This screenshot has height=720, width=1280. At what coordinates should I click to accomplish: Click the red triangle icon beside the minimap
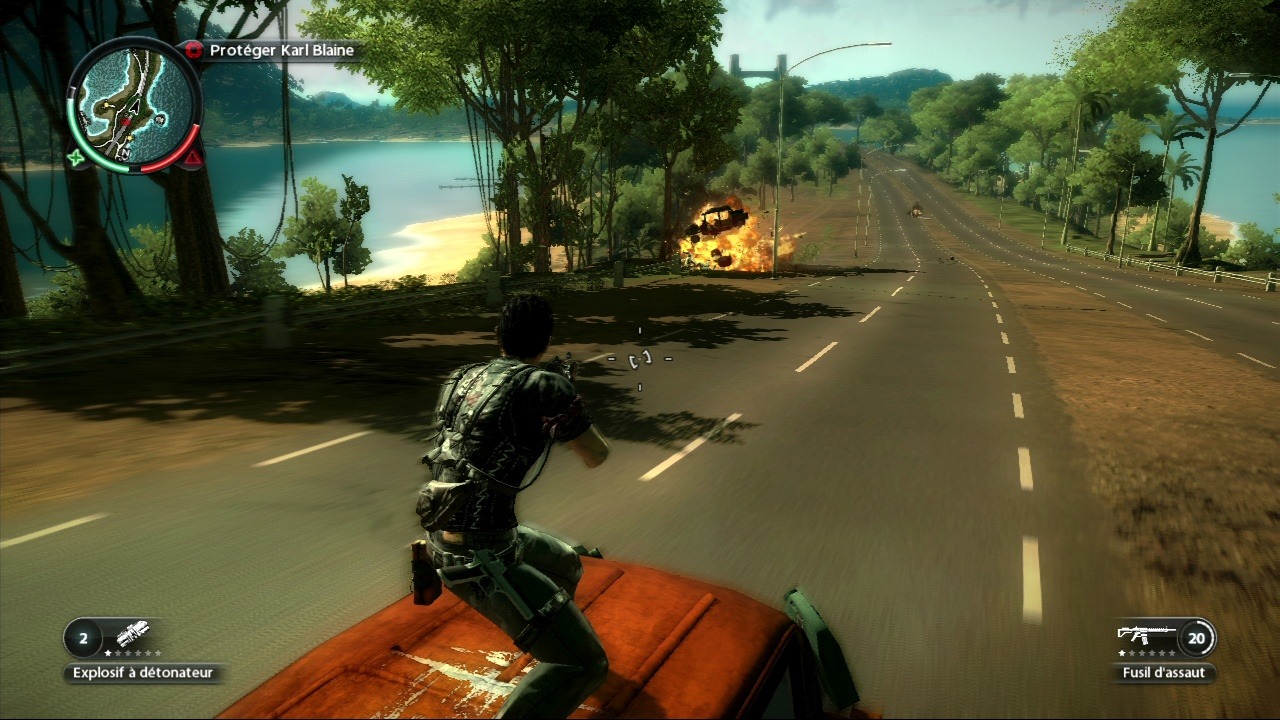pos(193,158)
